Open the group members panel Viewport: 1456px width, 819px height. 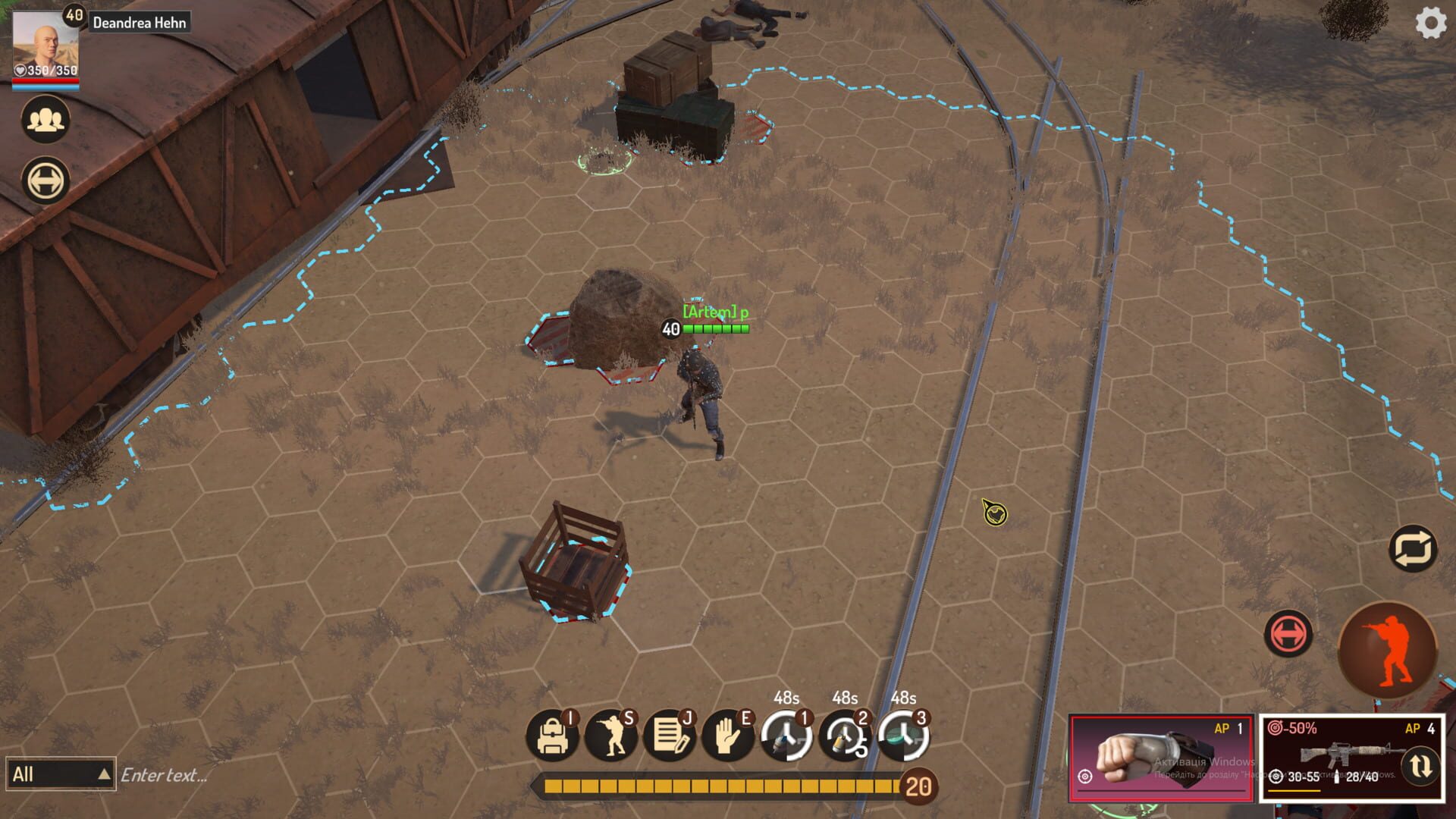coord(45,120)
